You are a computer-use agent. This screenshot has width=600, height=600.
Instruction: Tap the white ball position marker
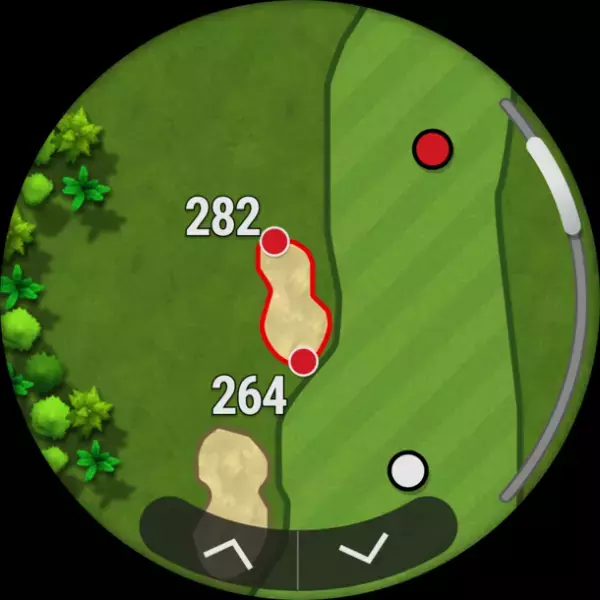[407, 468]
